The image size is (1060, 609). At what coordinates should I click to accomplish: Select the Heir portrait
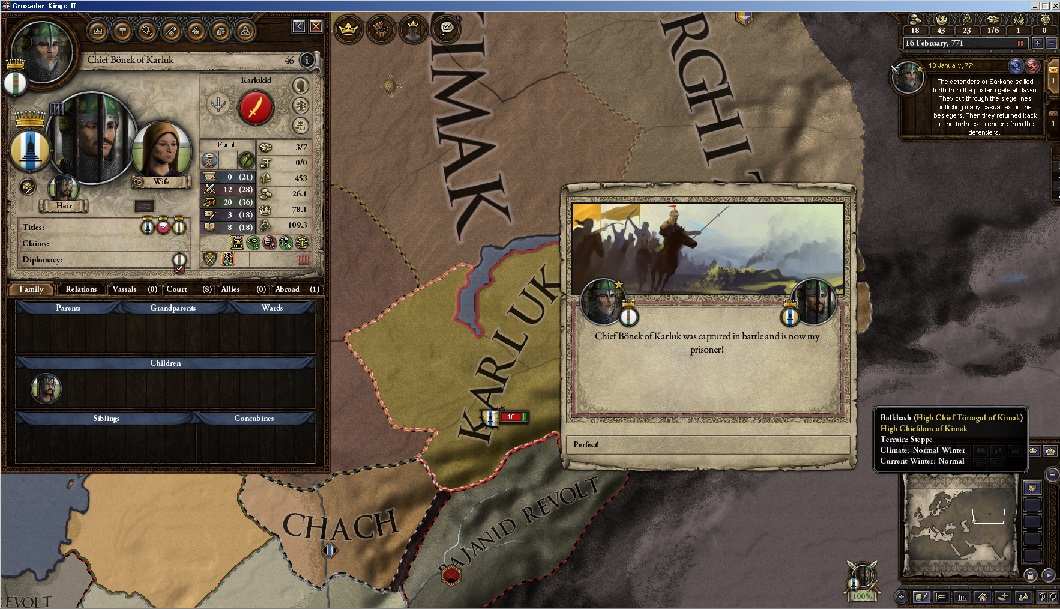coord(64,189)
